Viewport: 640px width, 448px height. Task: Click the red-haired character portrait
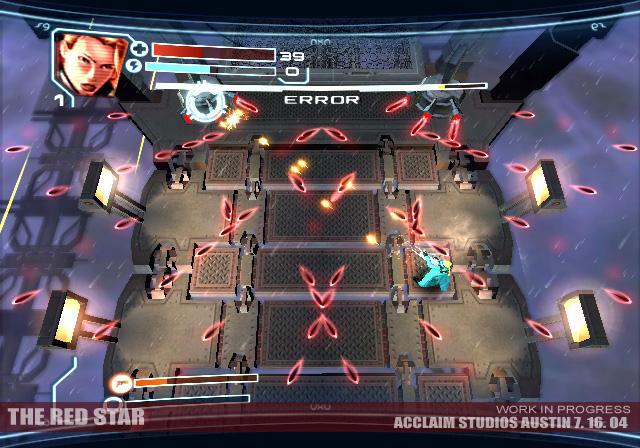86,63
